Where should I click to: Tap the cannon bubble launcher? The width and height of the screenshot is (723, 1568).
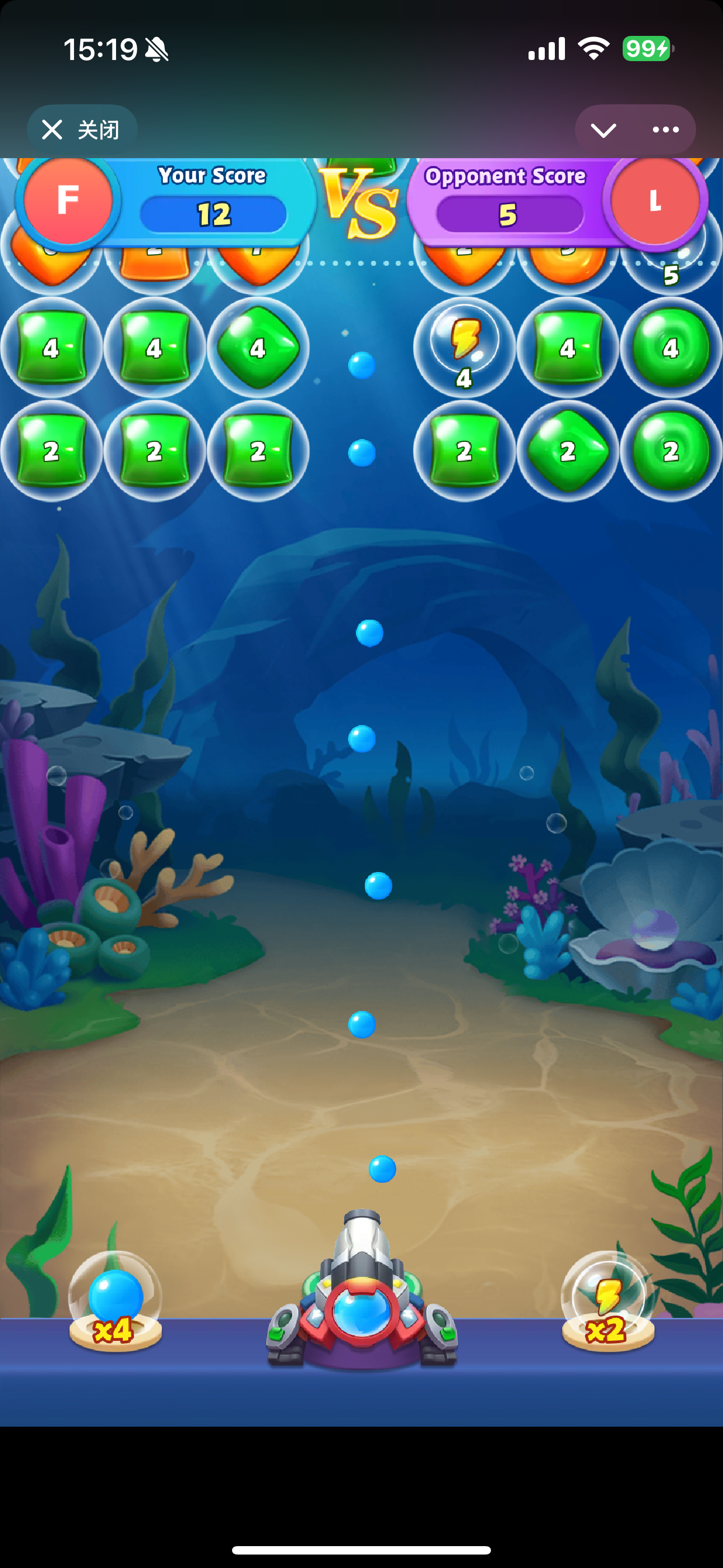point(363,1315)
